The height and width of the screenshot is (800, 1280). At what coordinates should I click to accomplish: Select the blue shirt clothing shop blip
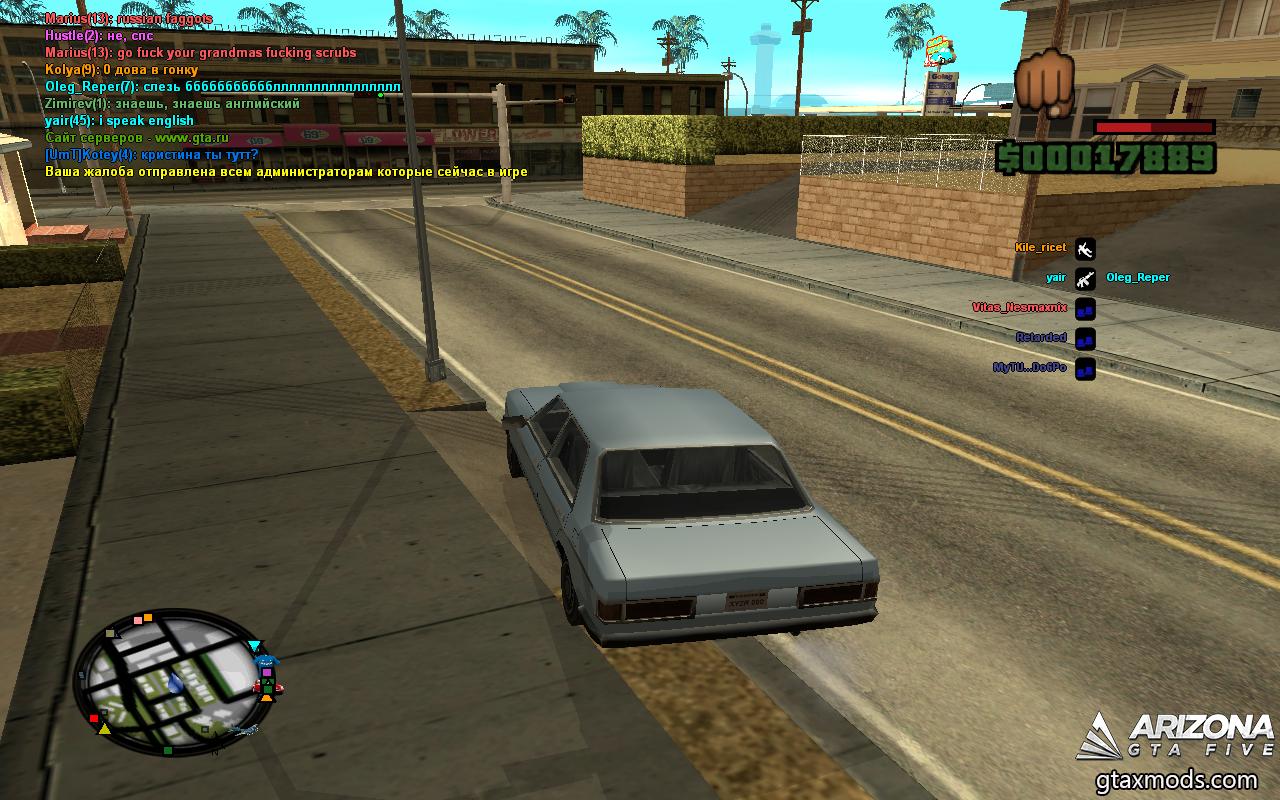pyautogui.click(x=265, y=663)
